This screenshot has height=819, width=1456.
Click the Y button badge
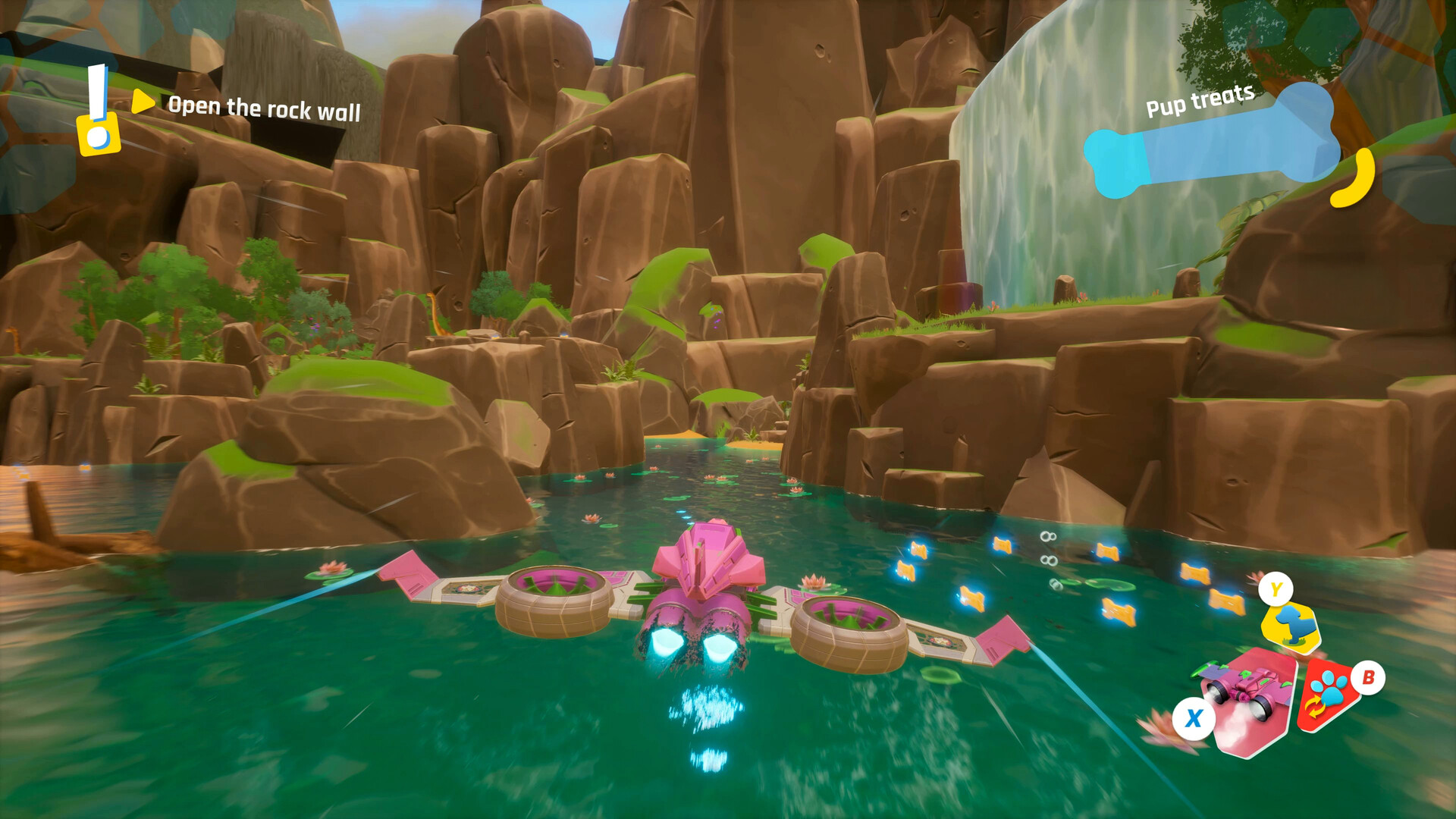pyautogui.click(x=1276, y=589)
